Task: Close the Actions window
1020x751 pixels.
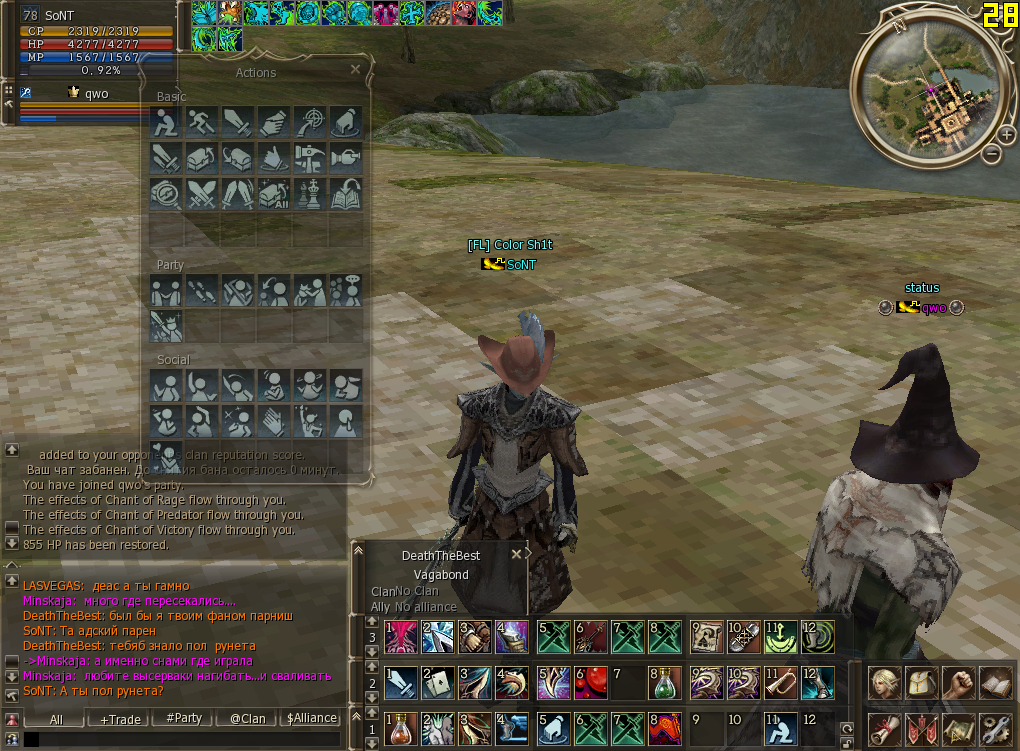Action: (x=355, y=70)
